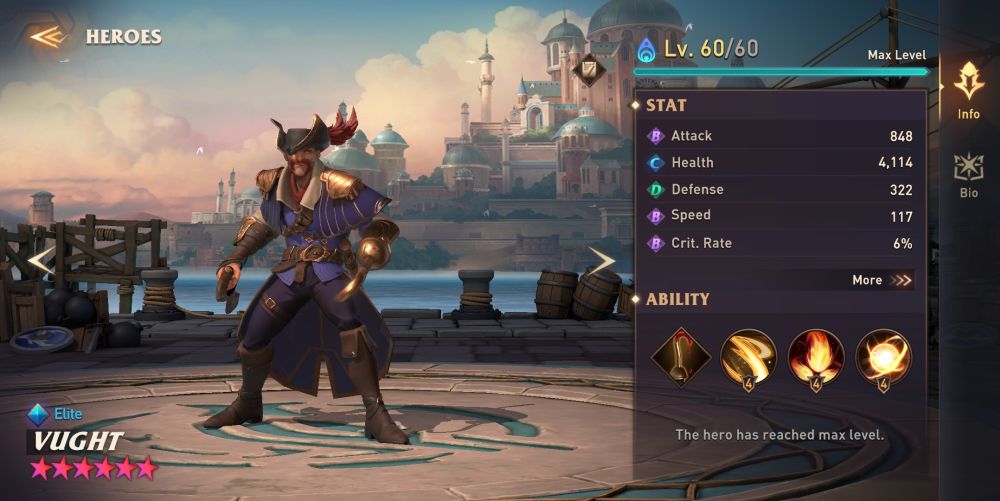1000x501 pixels.
Task: Show the next hero
Action: pos(601,261)
